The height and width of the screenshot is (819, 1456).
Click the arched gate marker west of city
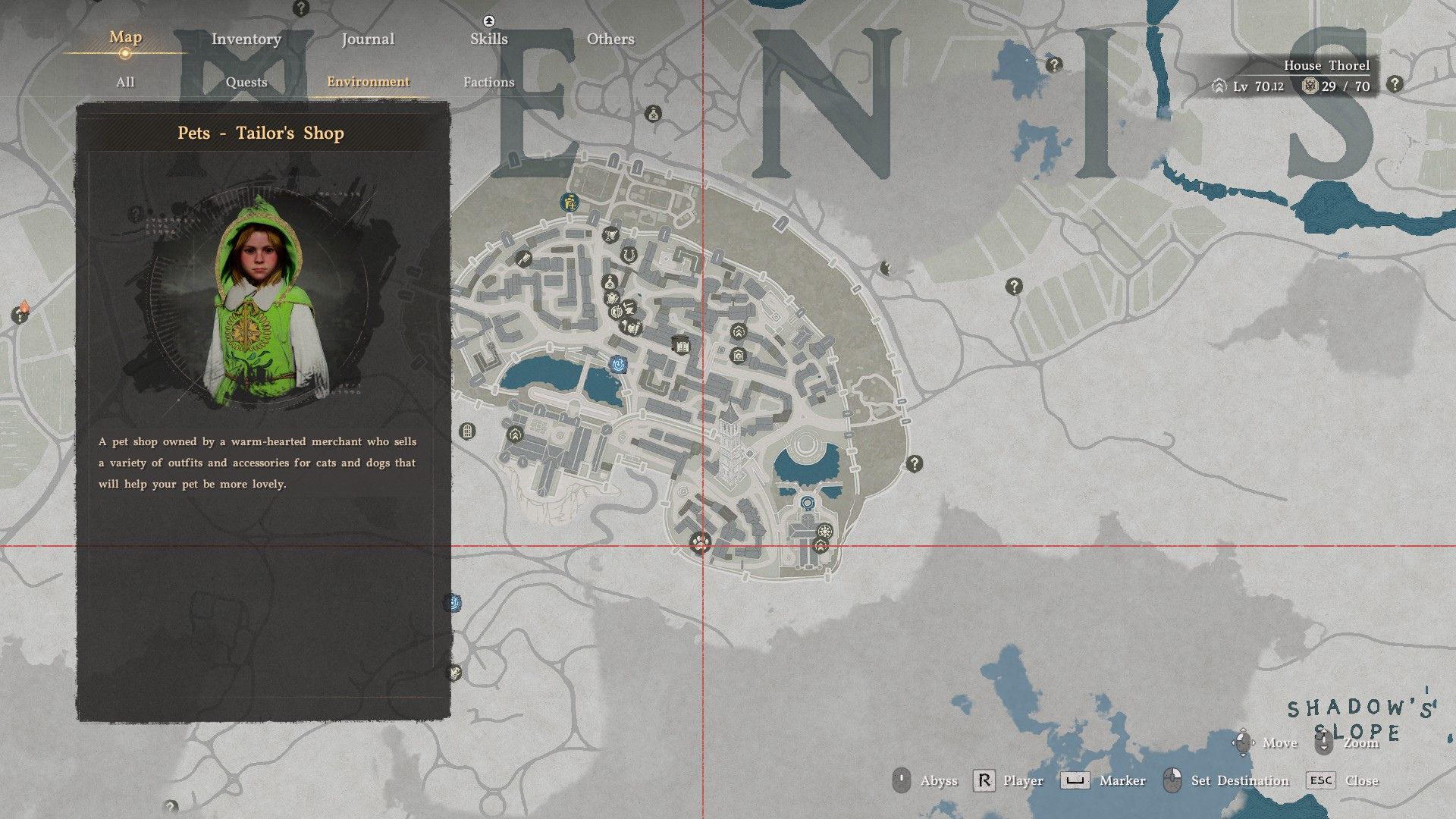[x=468, y=431]
